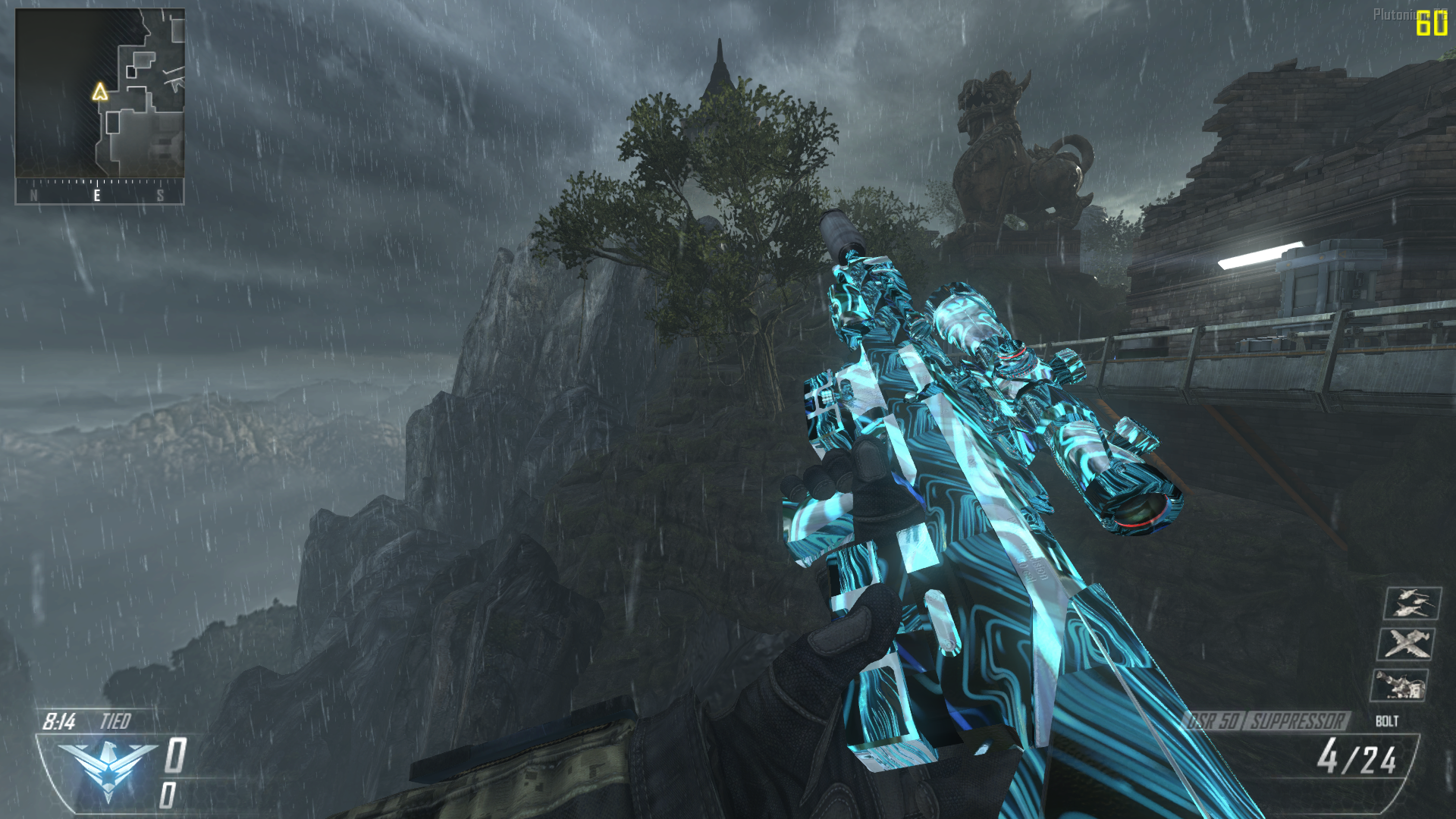Image resolution: width=1456 pixels, height=819 pixels.
Task: Activate the Swarm drone scorestreak icon
Action: click(x=1411, y=604)
